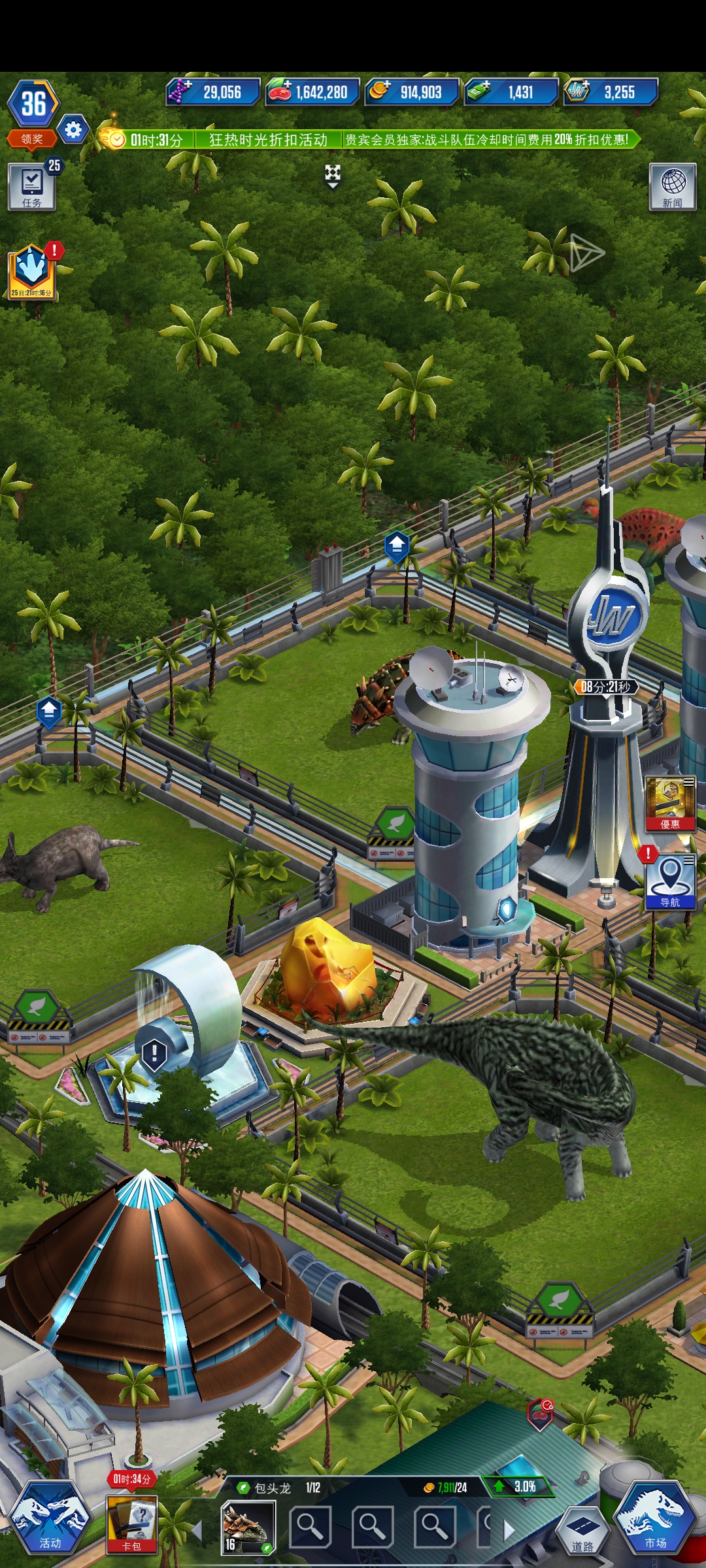The image size is (706, 1568).
Task: Add more coins via the gold coin counter
Action: point(412,92)
